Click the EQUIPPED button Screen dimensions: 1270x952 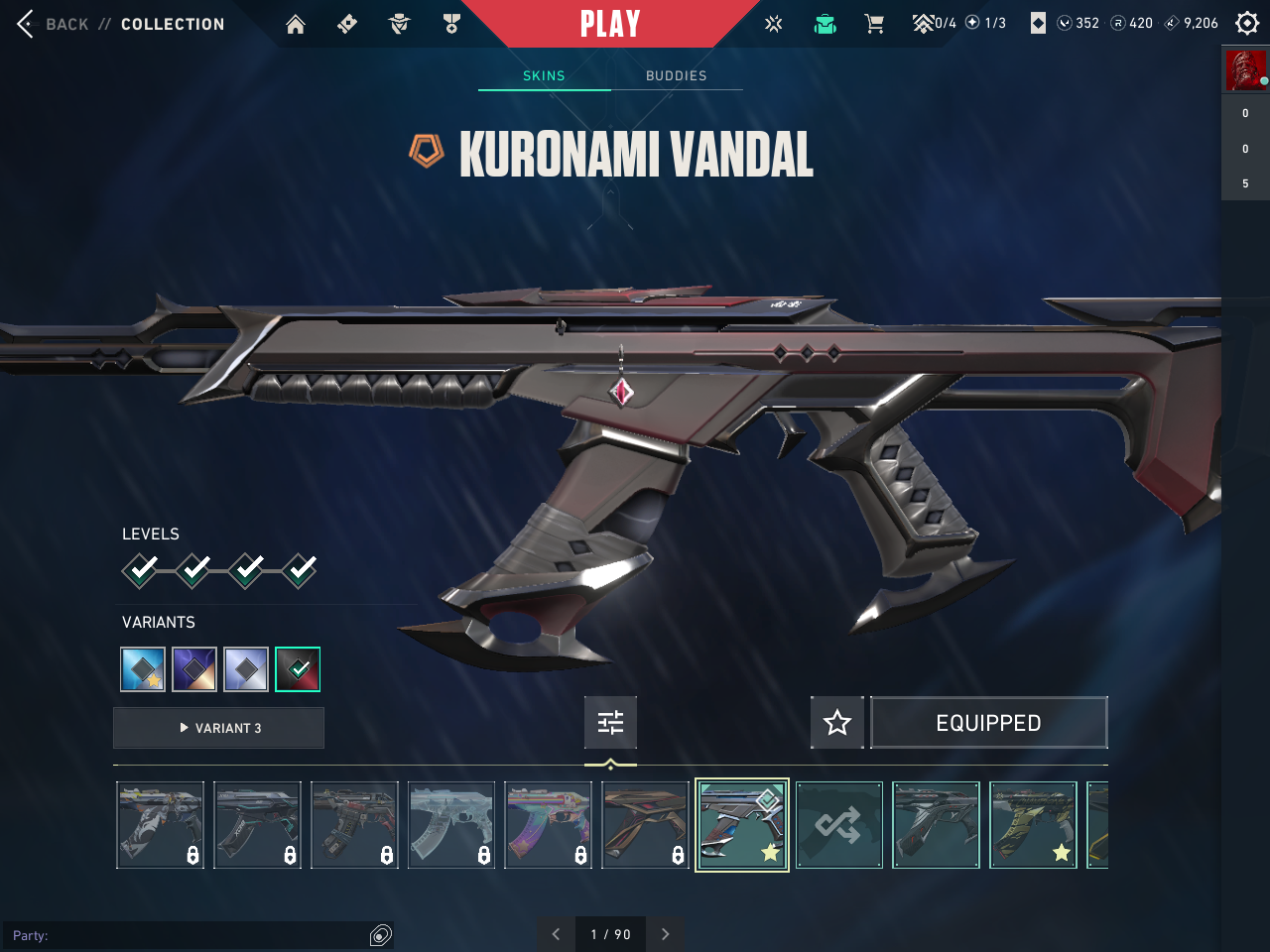tap(988, 723)
